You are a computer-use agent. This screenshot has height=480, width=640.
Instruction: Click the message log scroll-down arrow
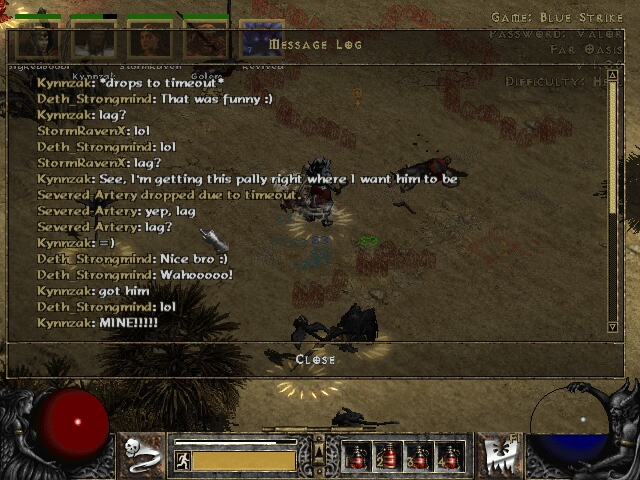613,326
